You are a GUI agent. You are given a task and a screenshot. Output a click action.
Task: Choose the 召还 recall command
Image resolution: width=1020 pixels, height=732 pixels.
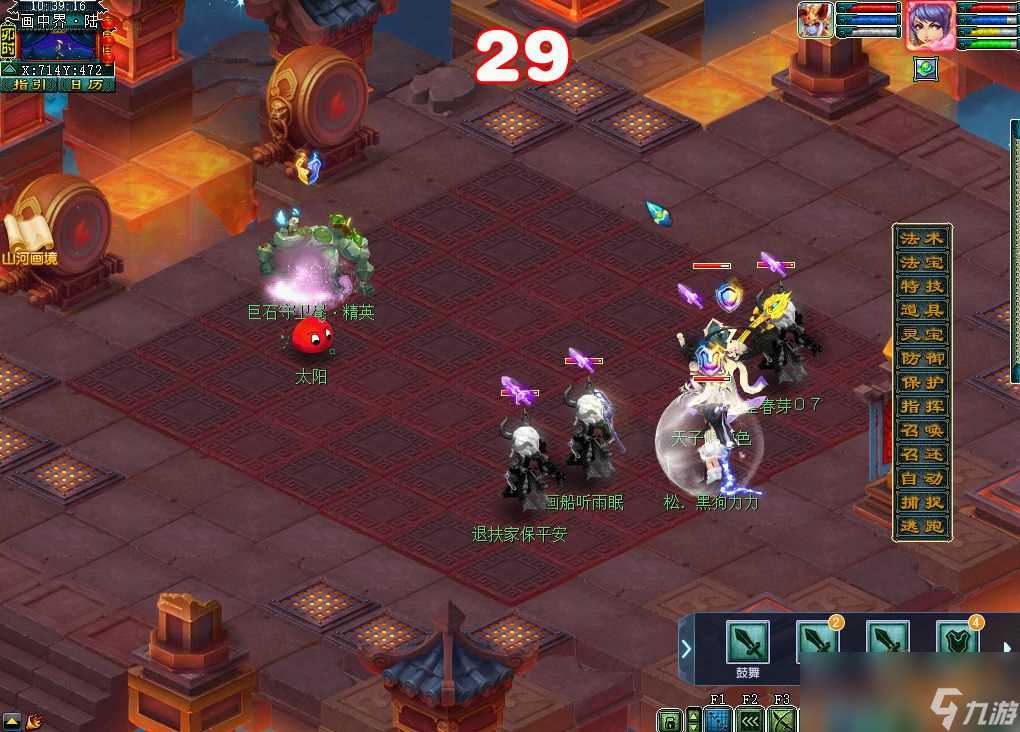click(x=921, y=455)
